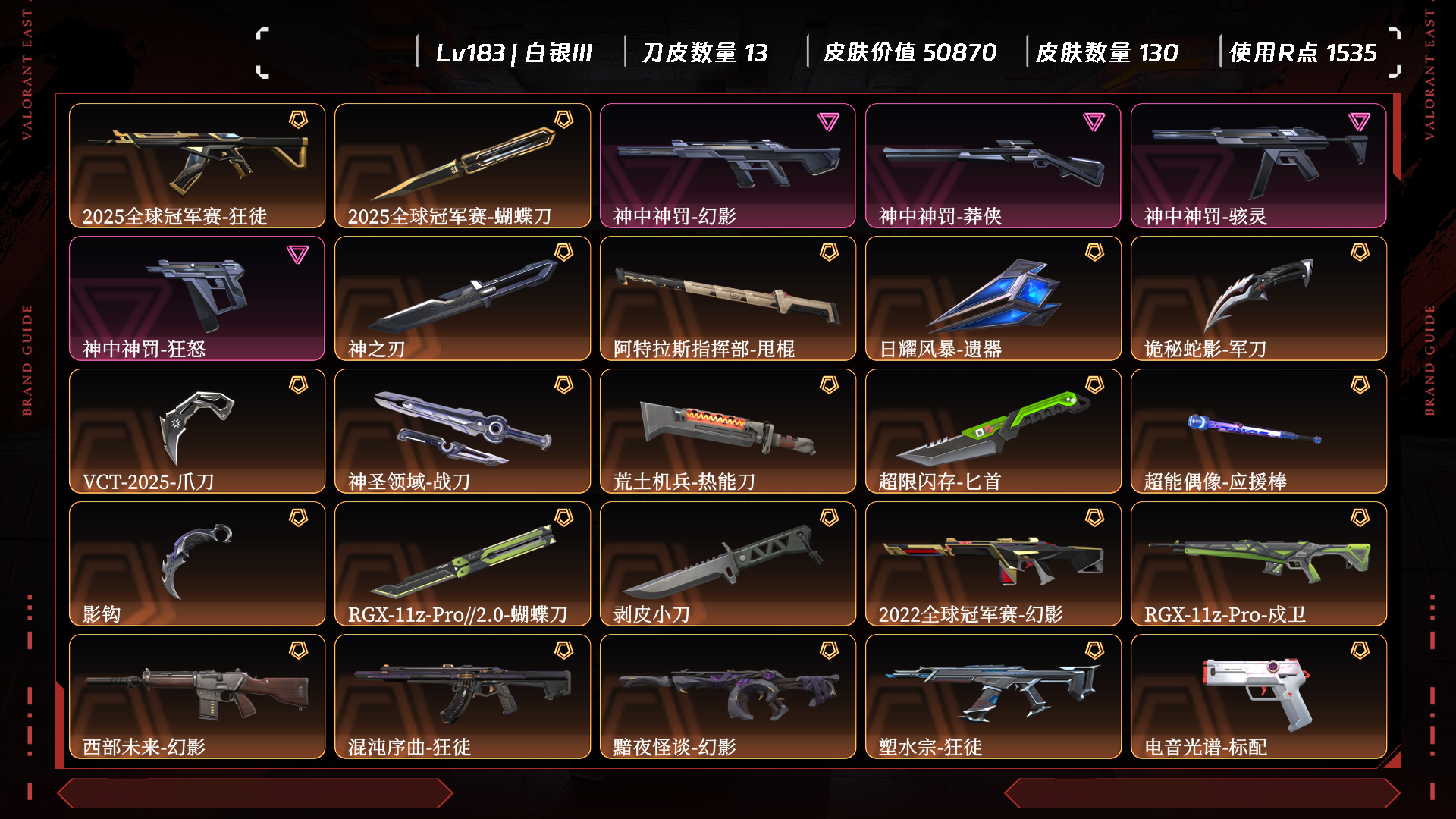This screenshot has height=819, width=1456.
Task: Open the 神中神罚-幻影 skin tile
Action: pyautogui.click(x=728, y=165)
